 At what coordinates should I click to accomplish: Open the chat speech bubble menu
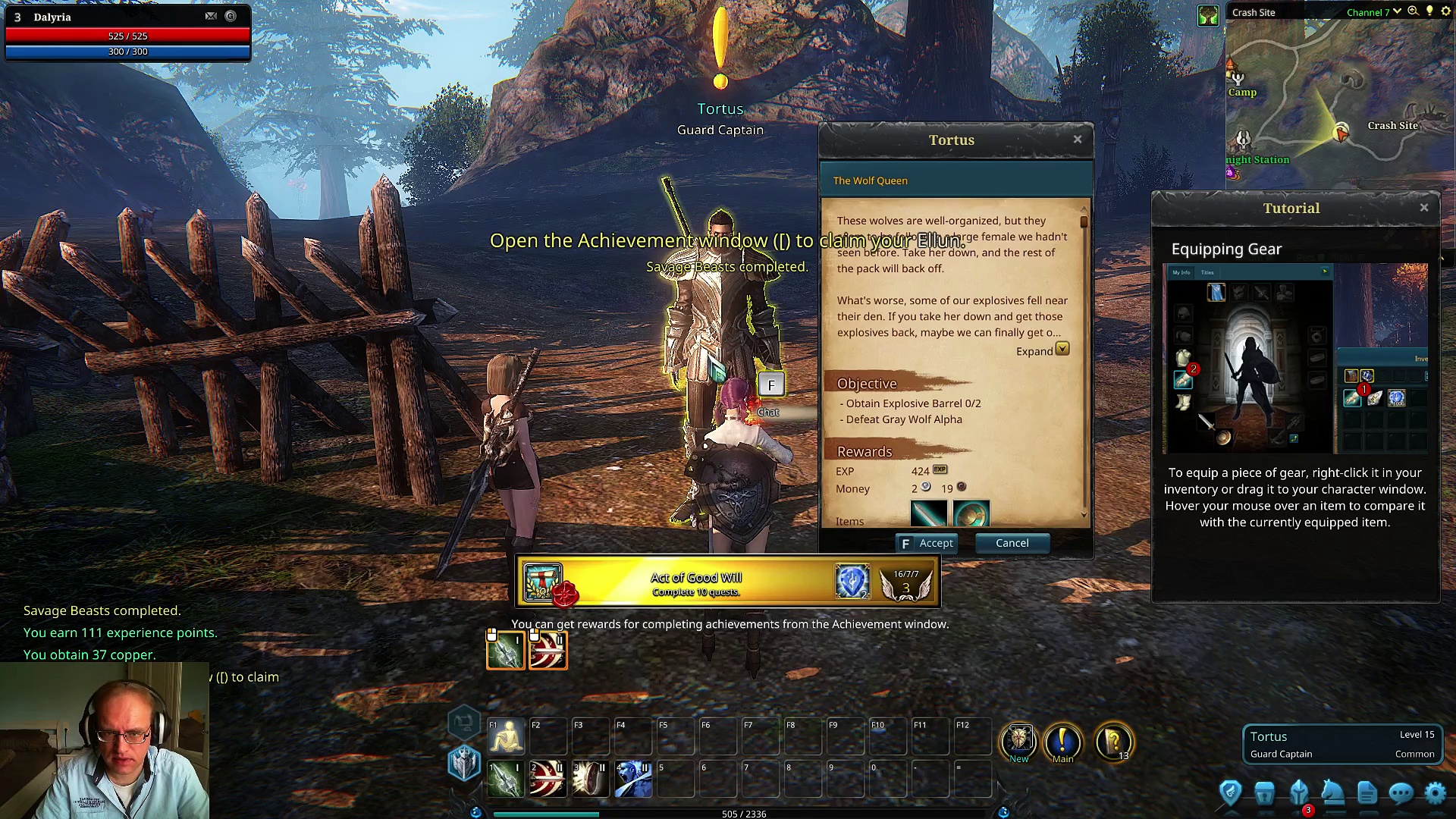(x=1401, y=793)
